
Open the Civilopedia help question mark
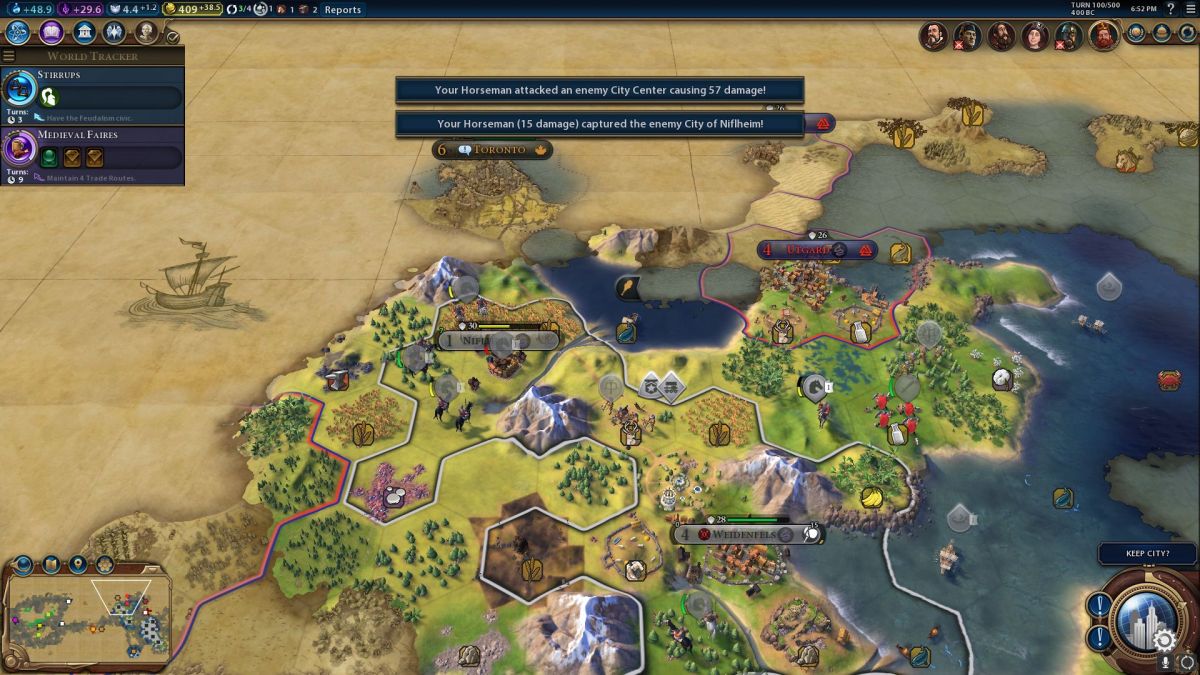(x=1170, y=9)
